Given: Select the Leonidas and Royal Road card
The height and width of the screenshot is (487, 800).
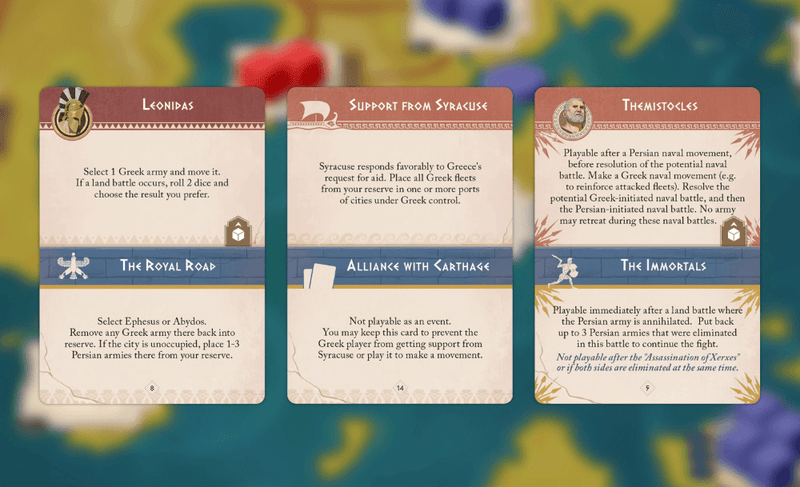Looking at the screenshot, I should pyautogui.click(x=152, y=245).
